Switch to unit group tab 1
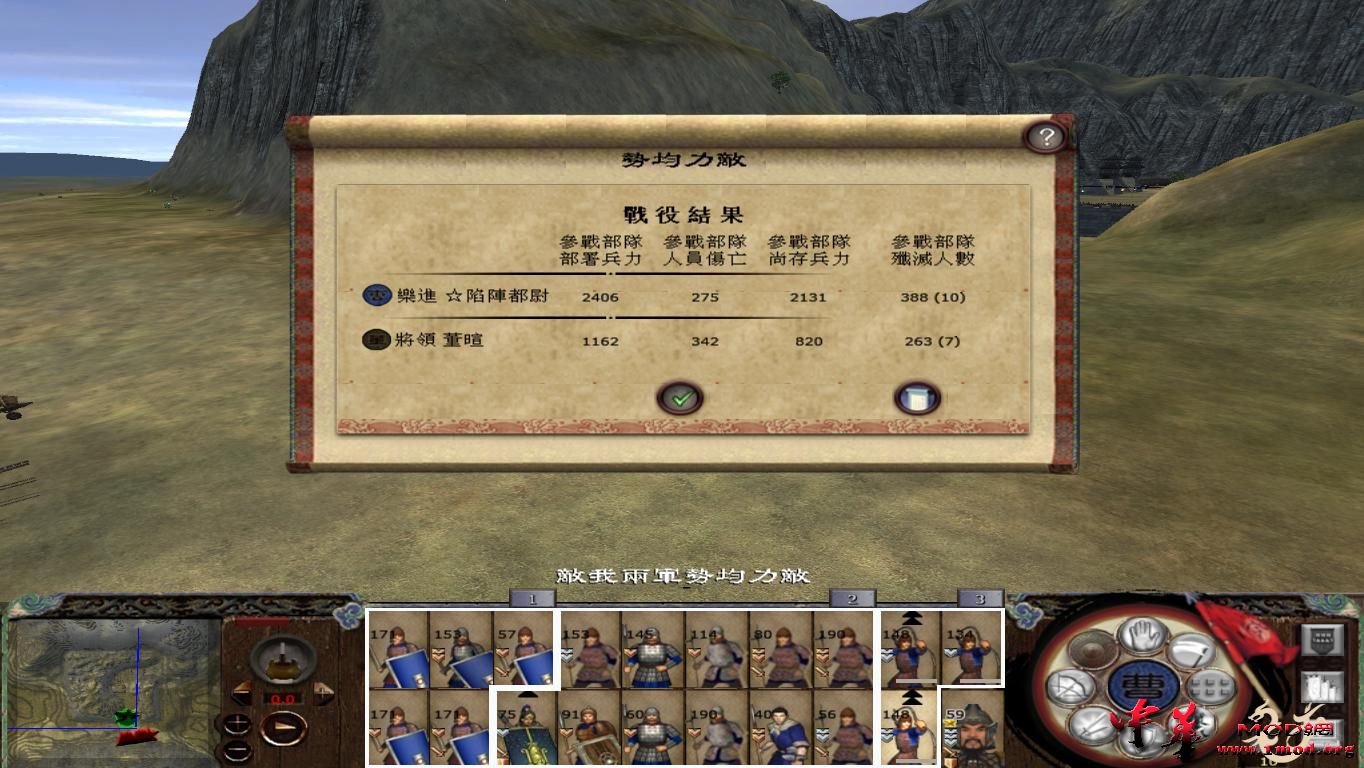This screenshot has width=1364, height=768. (x=534, y=597)
